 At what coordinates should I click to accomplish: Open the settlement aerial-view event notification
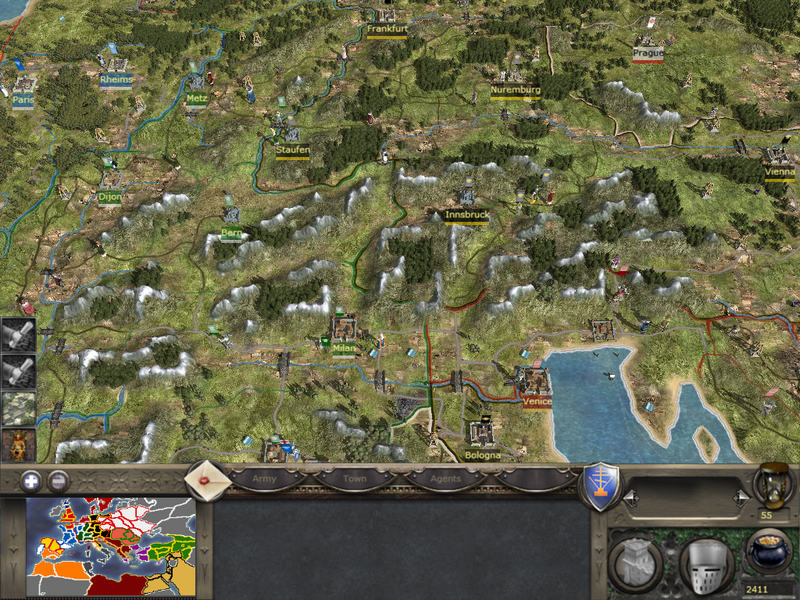[x=18, y=410]
